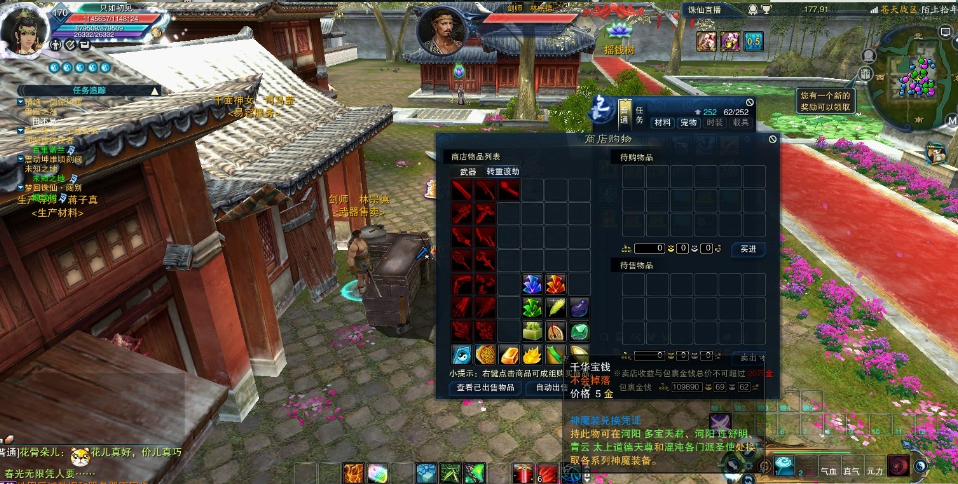Switch to the 转重滚动 shop tab
958x484 pixels.
[503, 172]
